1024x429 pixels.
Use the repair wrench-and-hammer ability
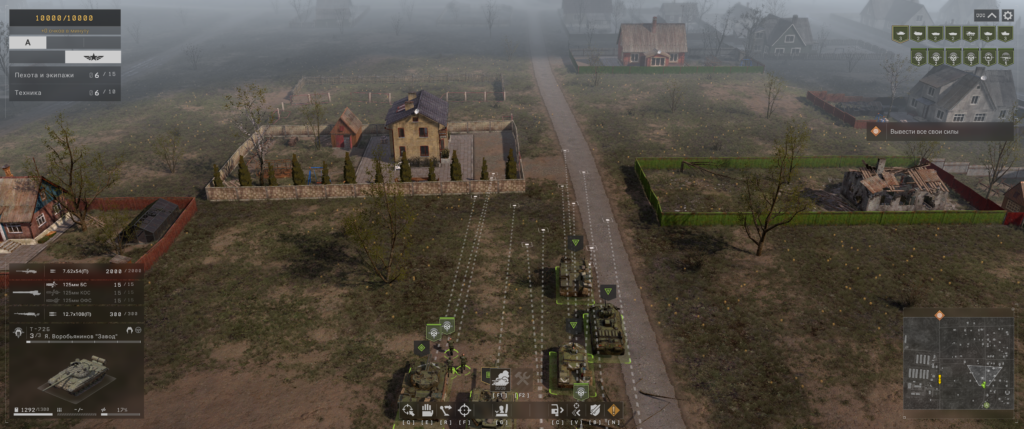click(x=521, y=377)
